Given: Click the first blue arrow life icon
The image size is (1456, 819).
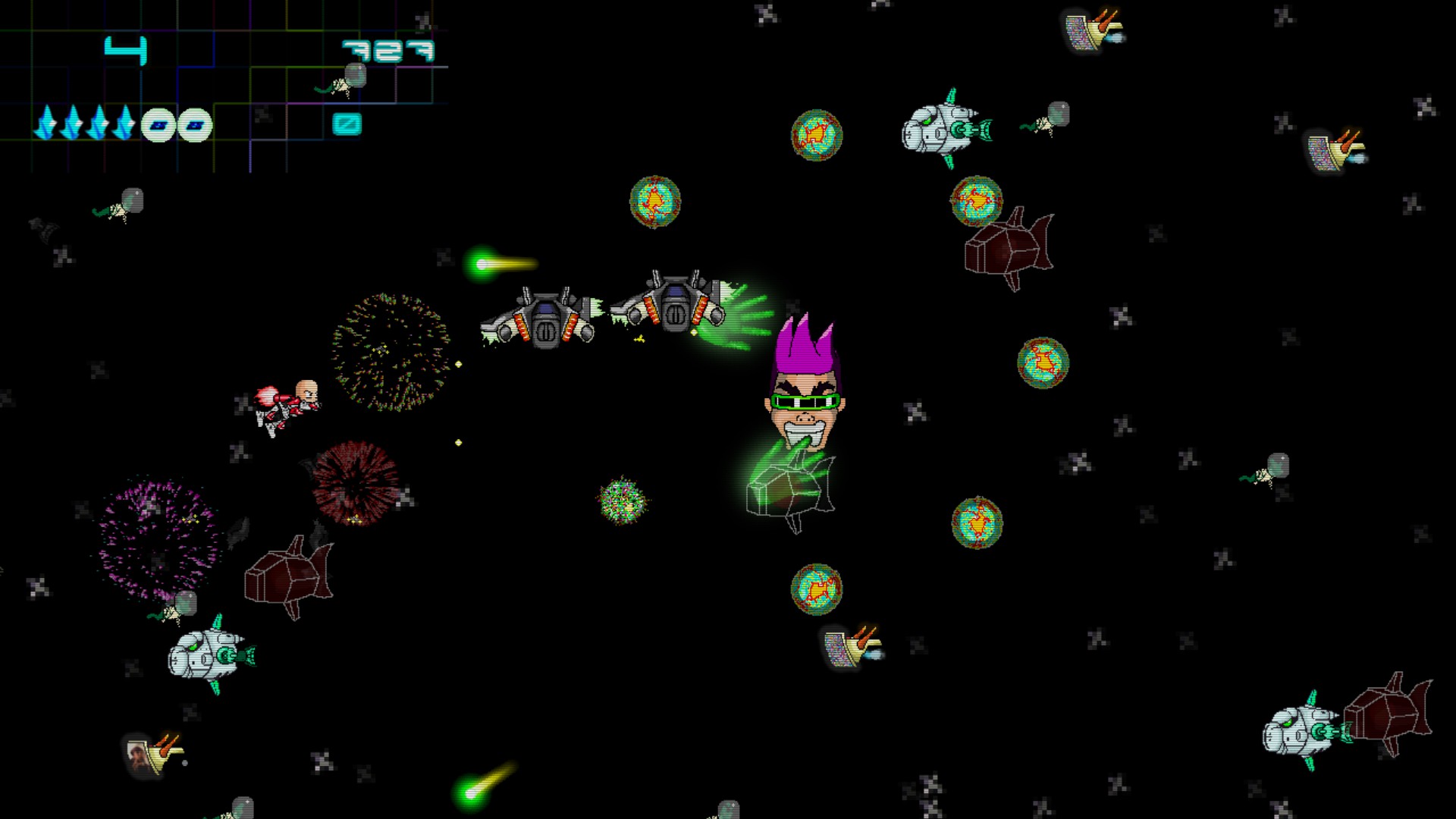Looking at the screenshot, I should pos(47,121).
